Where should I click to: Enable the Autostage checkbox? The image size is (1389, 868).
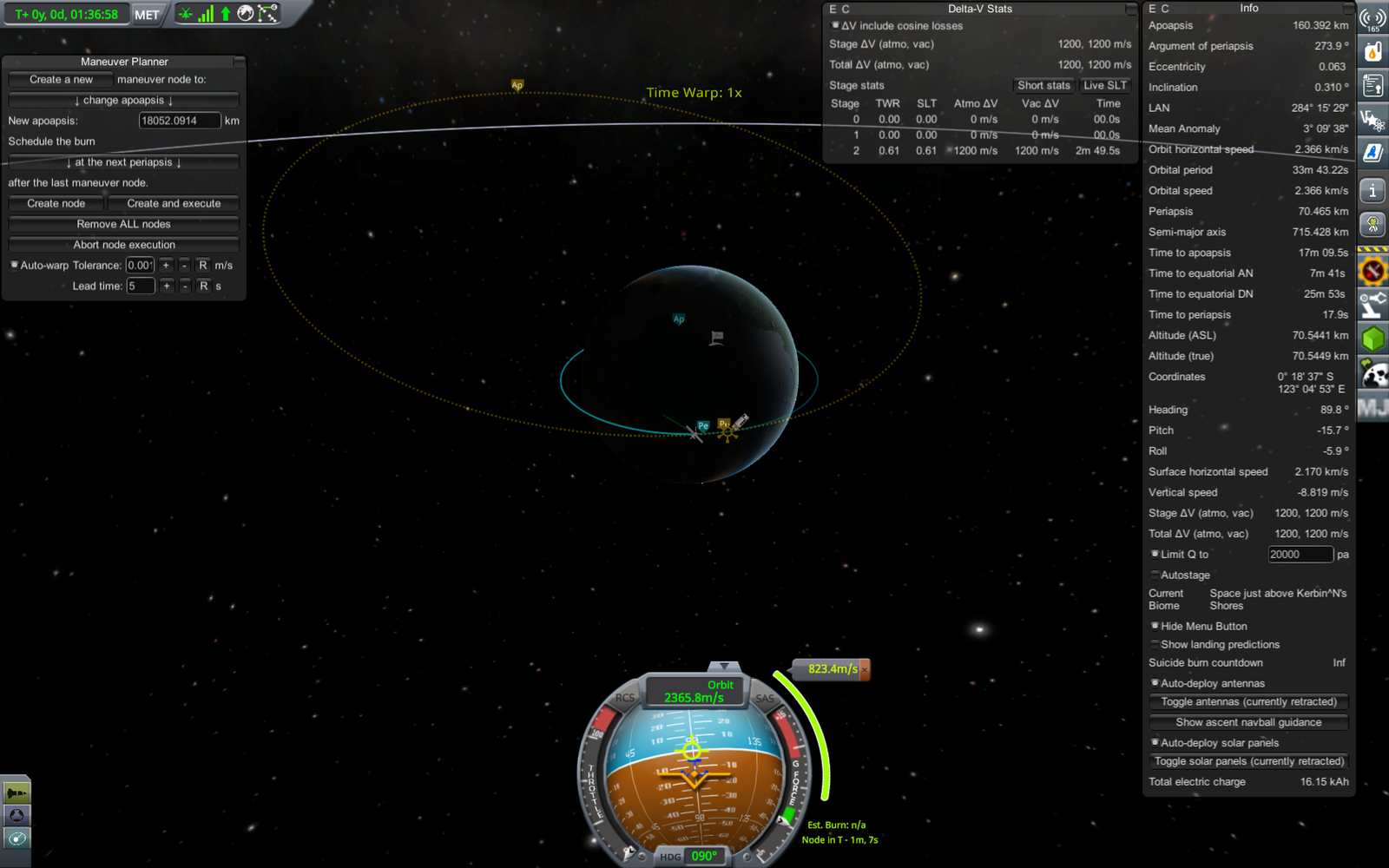(1155, 575)
